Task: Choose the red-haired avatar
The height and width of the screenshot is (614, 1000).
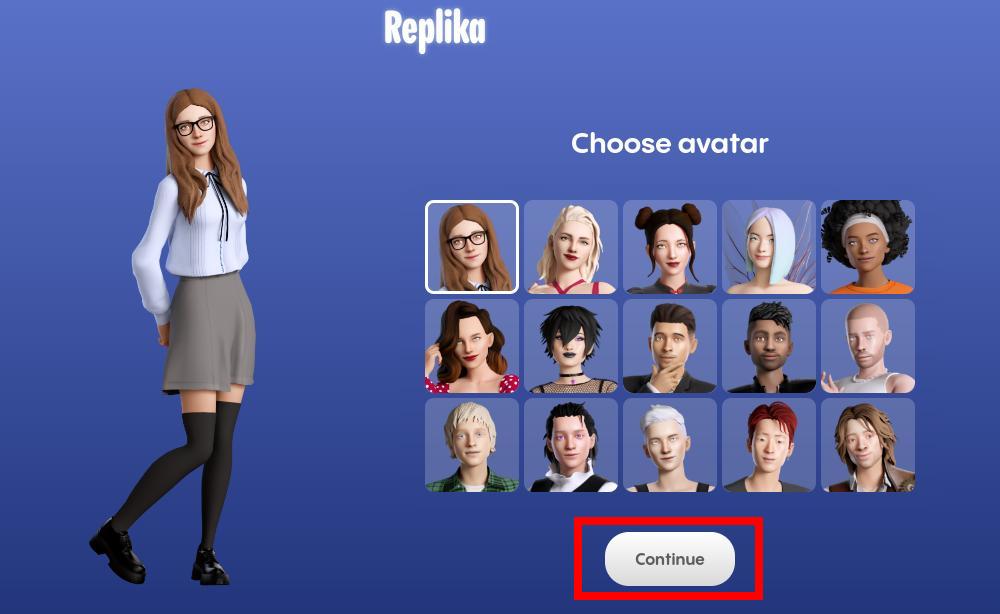Action: [769, 445]
